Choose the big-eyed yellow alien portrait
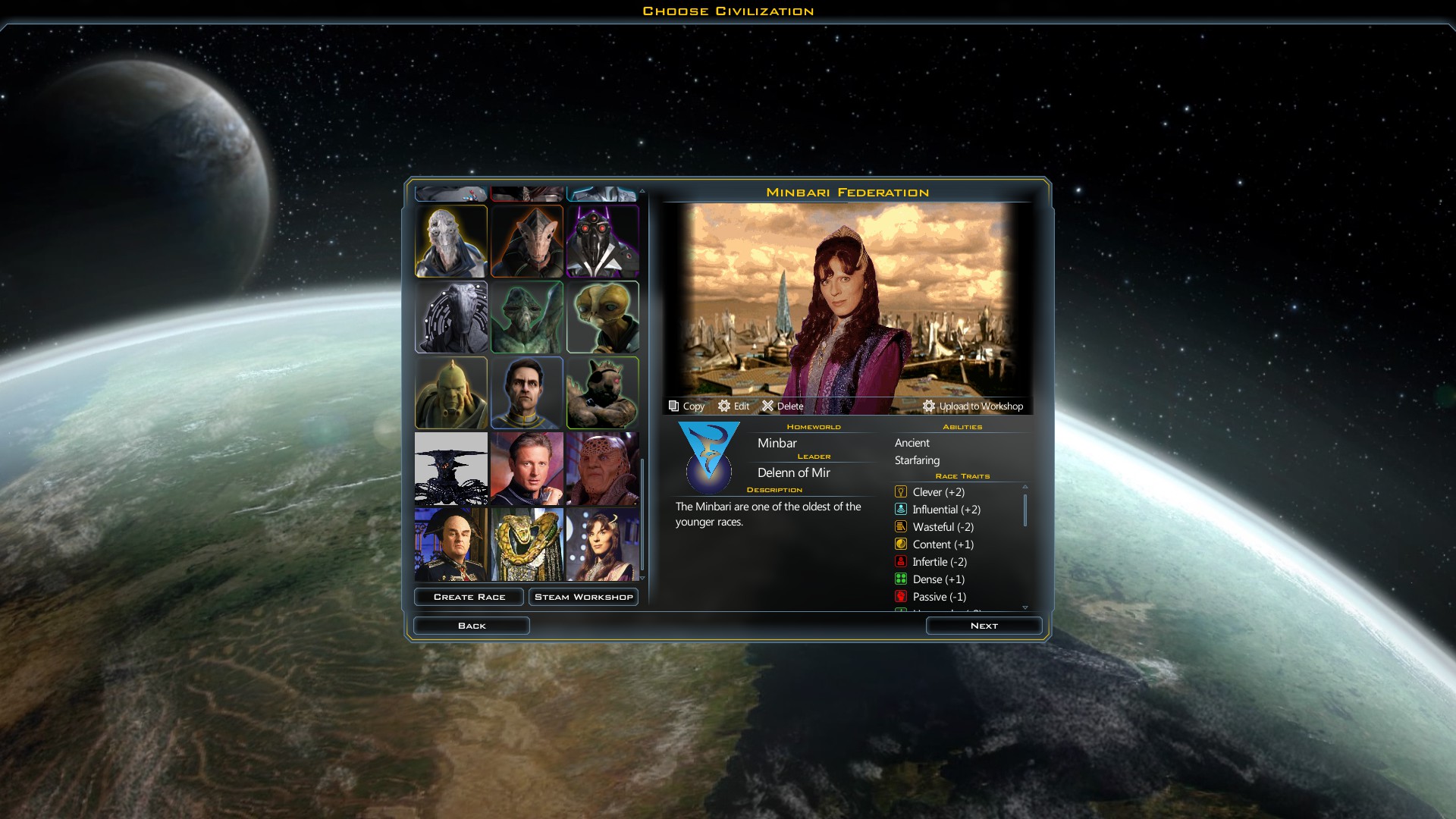Screen dimensions: 1456x819 tap(602, 317)
